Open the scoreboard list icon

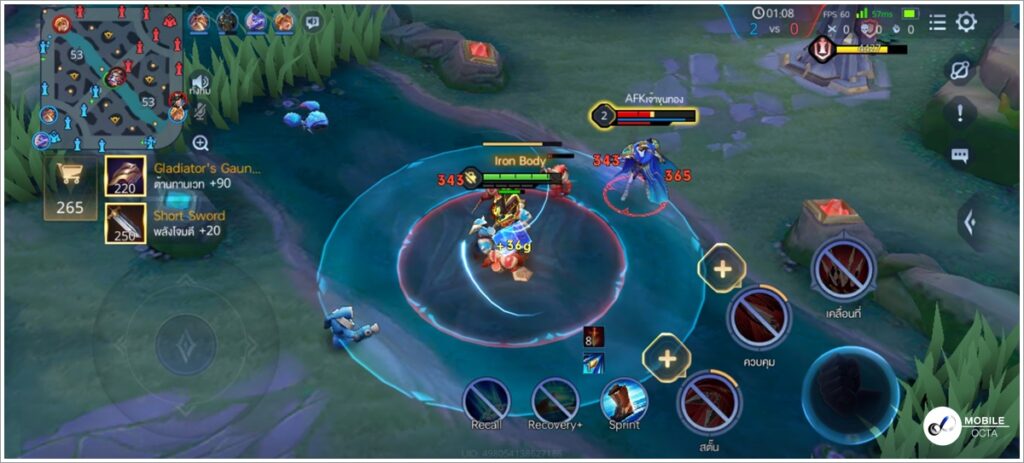(x=936, y=22)
